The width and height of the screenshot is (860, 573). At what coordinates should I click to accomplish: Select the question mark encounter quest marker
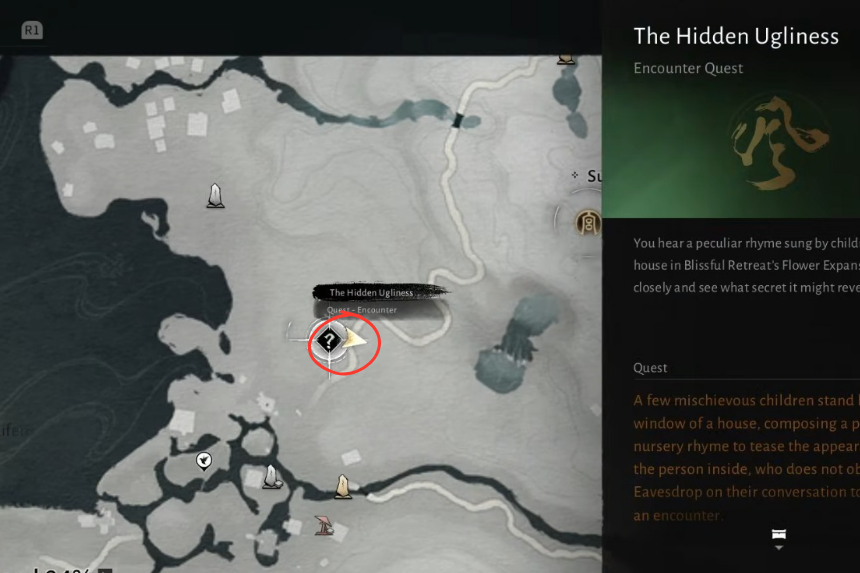tap(329, 341)
